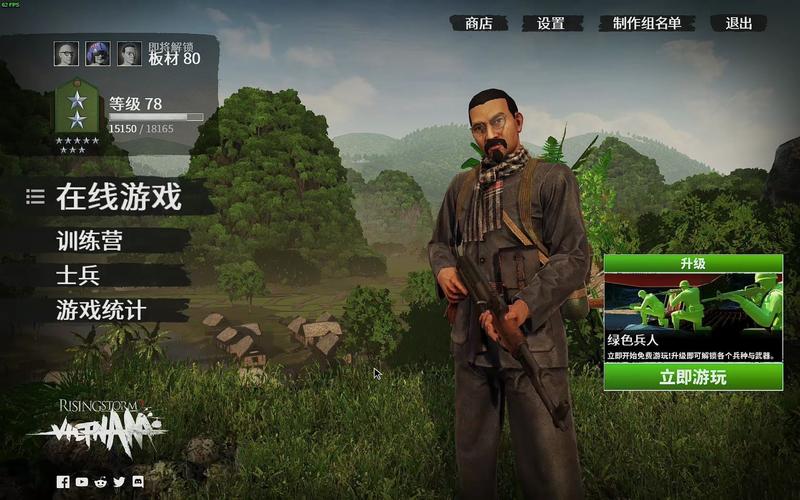Open the Reddit community icon
Image resolution: width=800 pixels, height=500 pixels.
pyautogui.click(x=101, y=482)
